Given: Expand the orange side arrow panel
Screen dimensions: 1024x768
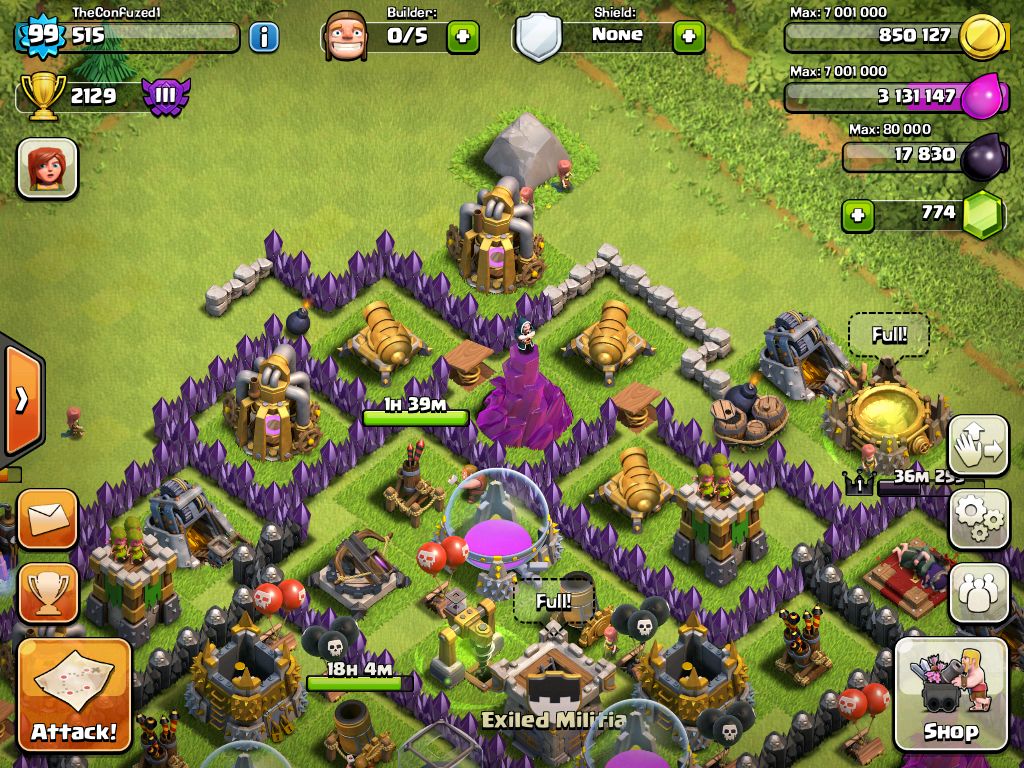Looking at the screenshot, I should point(21,400).
